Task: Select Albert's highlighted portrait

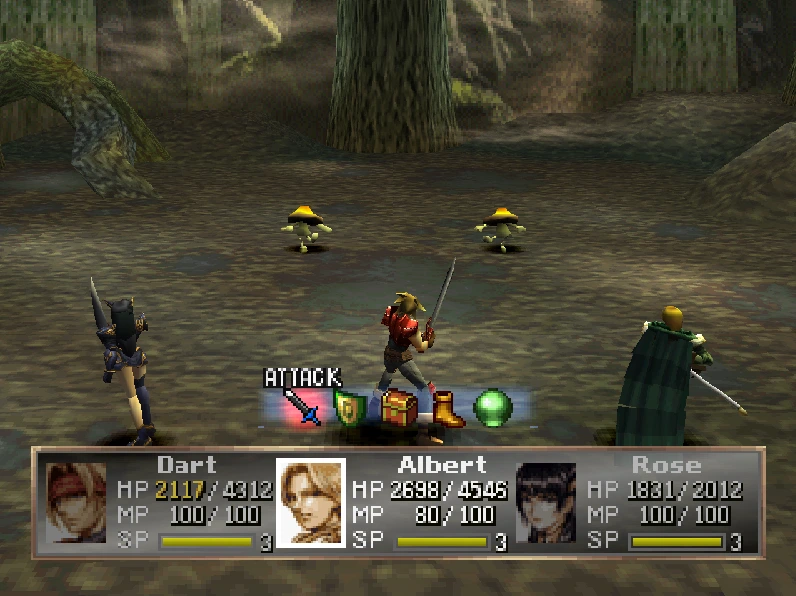Action: pos(311,502)
